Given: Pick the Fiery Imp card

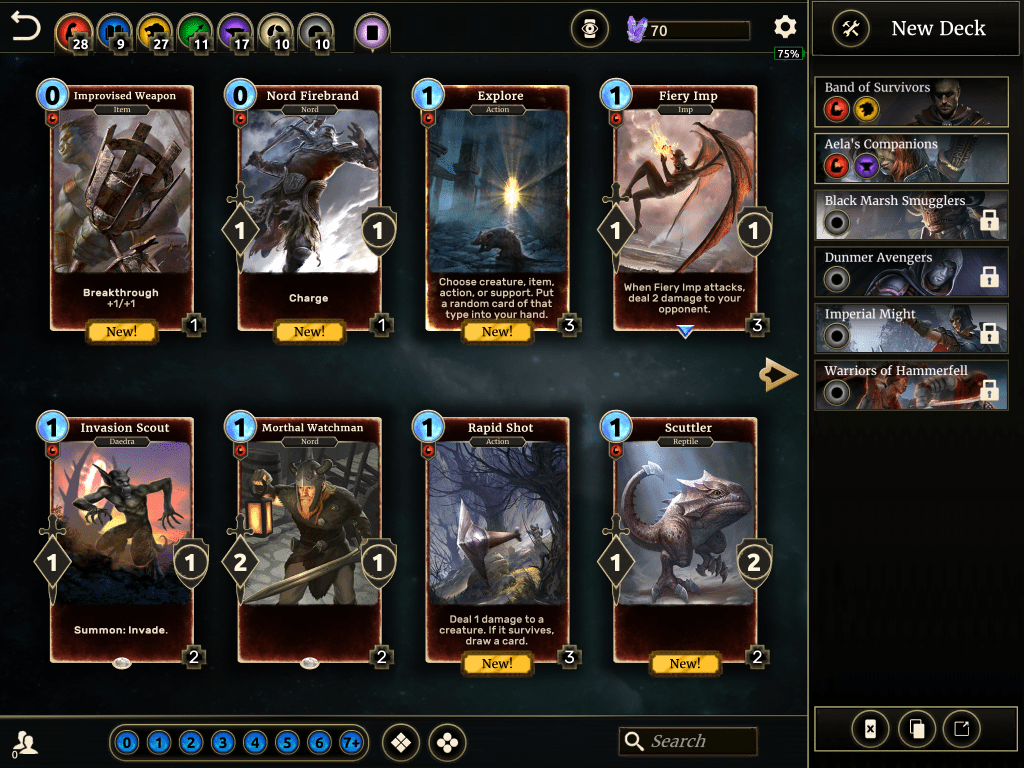Looking at the screenshot, I should tap(686, 208).
